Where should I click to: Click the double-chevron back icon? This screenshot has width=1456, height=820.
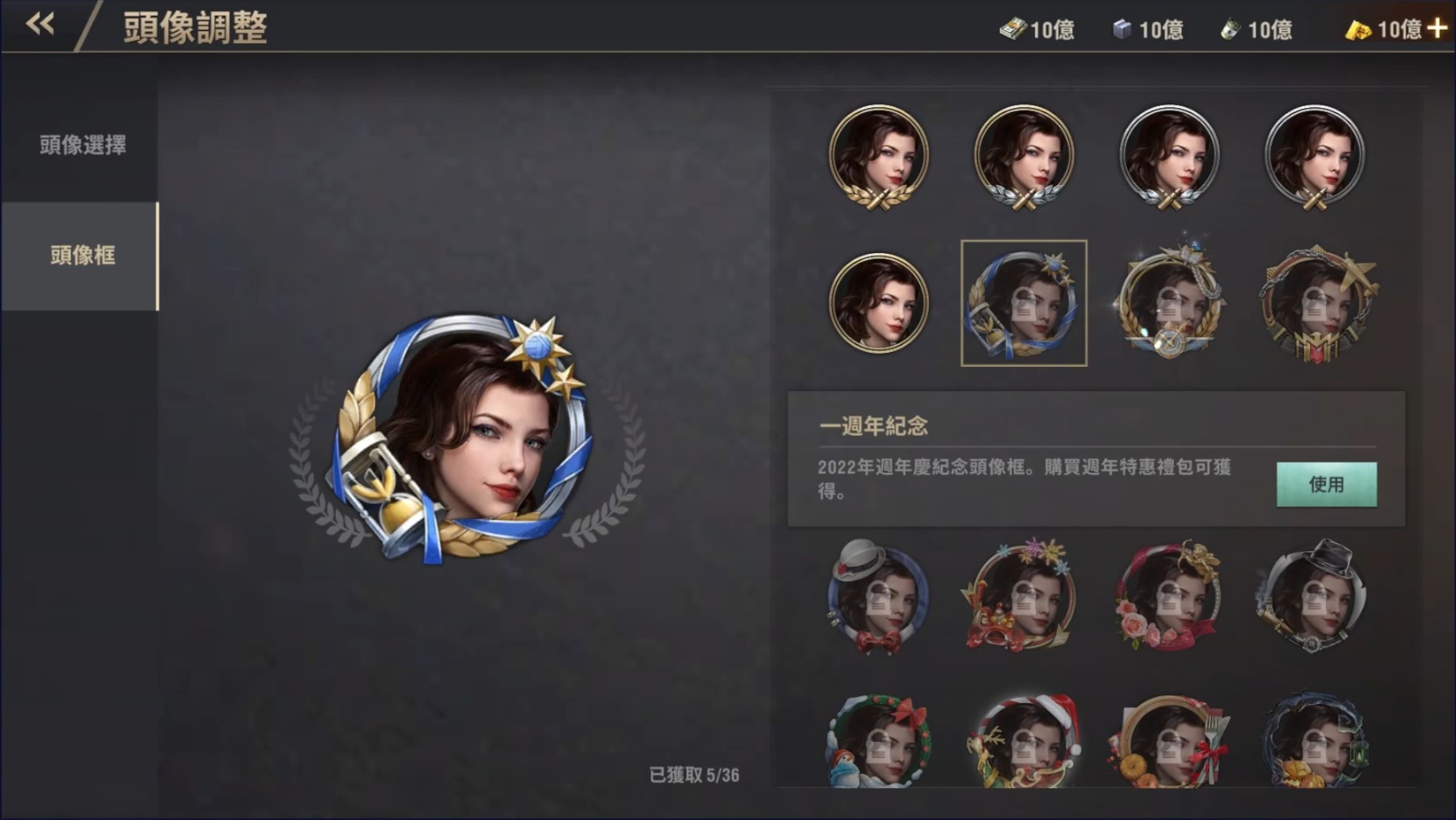coord(39,24)
